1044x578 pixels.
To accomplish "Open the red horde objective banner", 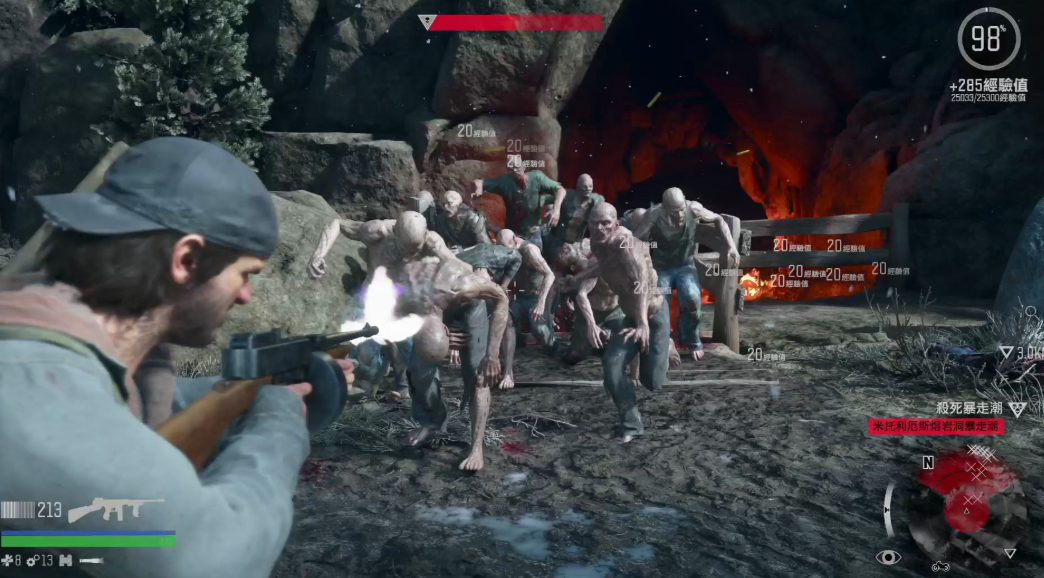I will [x=935, y=426].
